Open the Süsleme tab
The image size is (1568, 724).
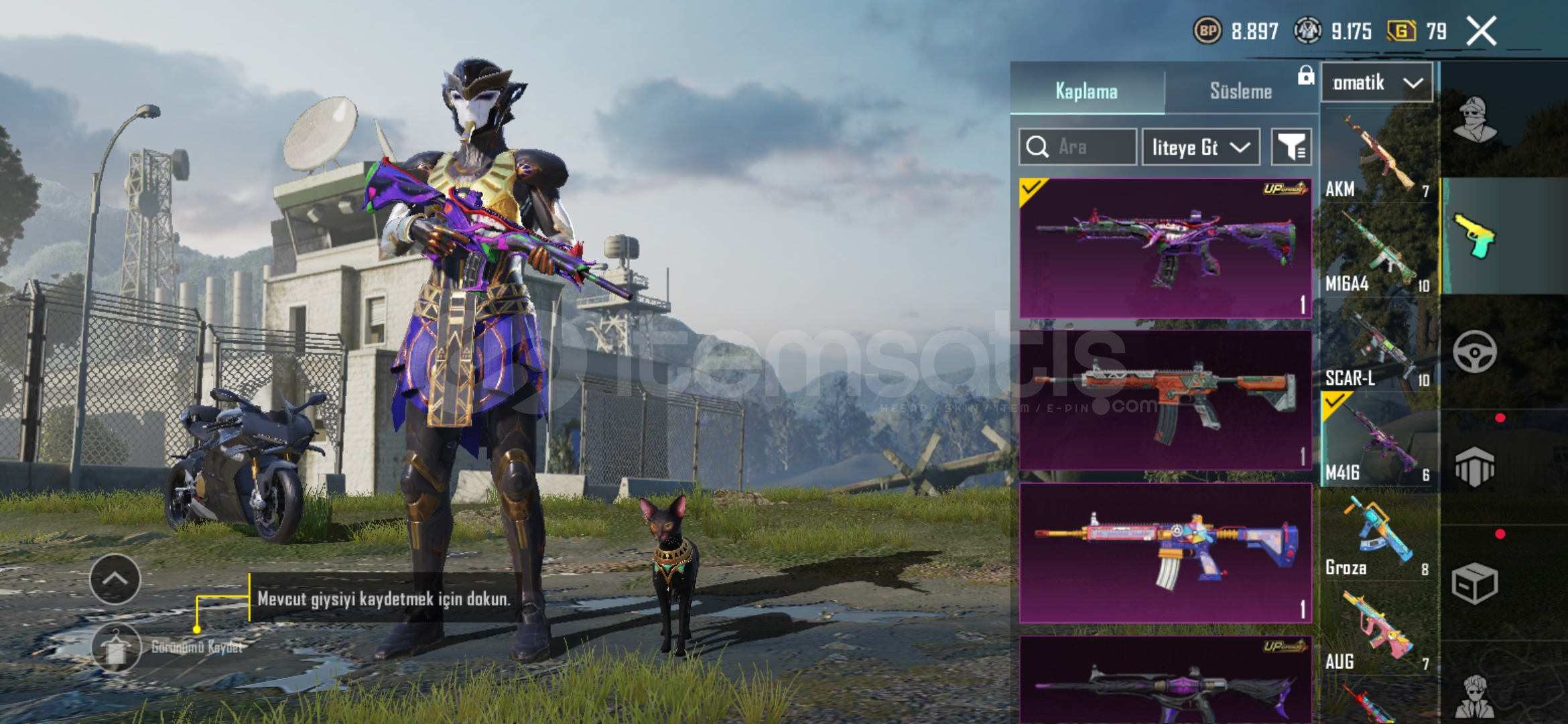click(1240, 90)
